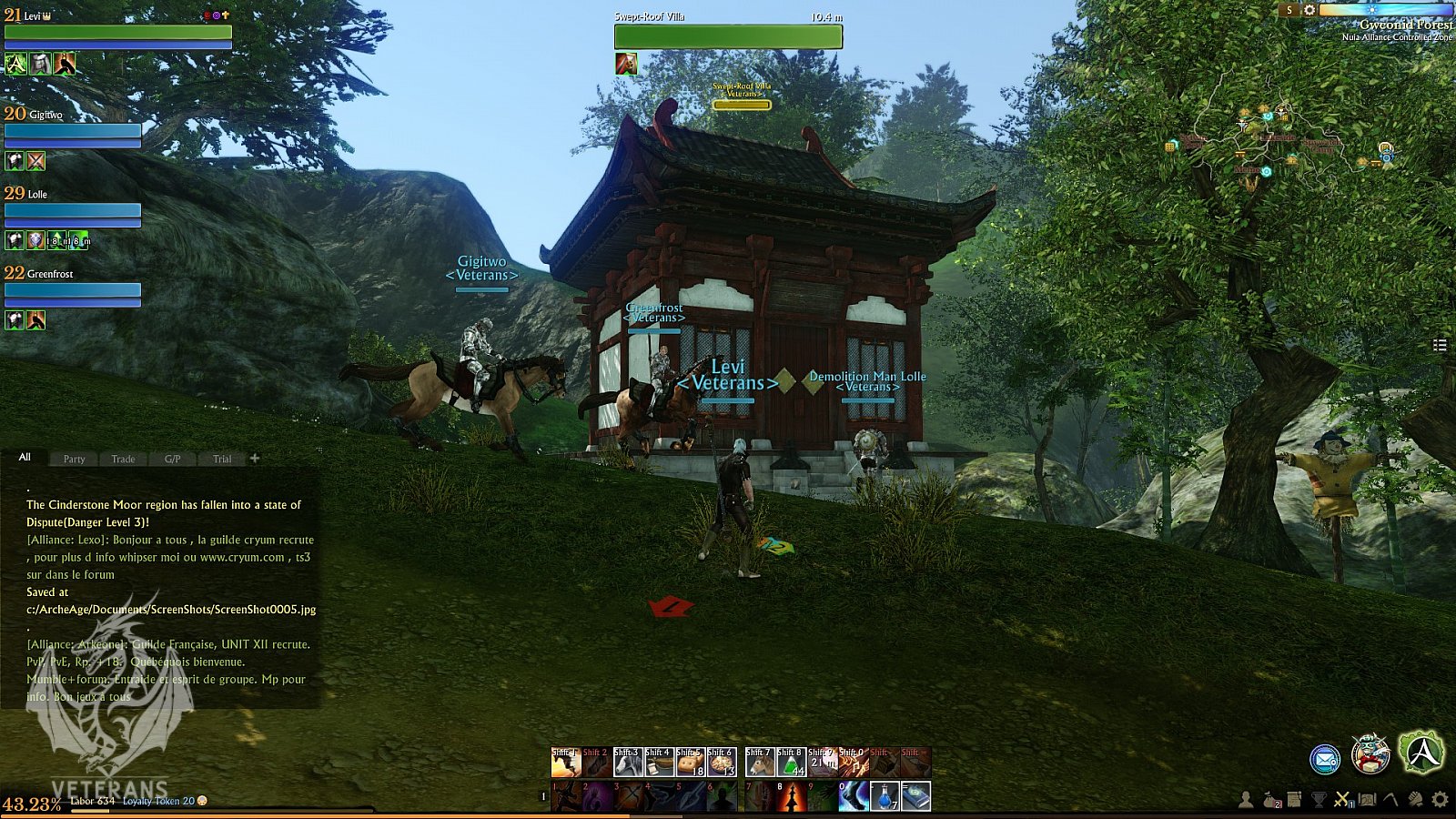This screenshot has height=819, width=1456.
Task: Select party member Lolle's frame
Action: click(x=73, y=211)
